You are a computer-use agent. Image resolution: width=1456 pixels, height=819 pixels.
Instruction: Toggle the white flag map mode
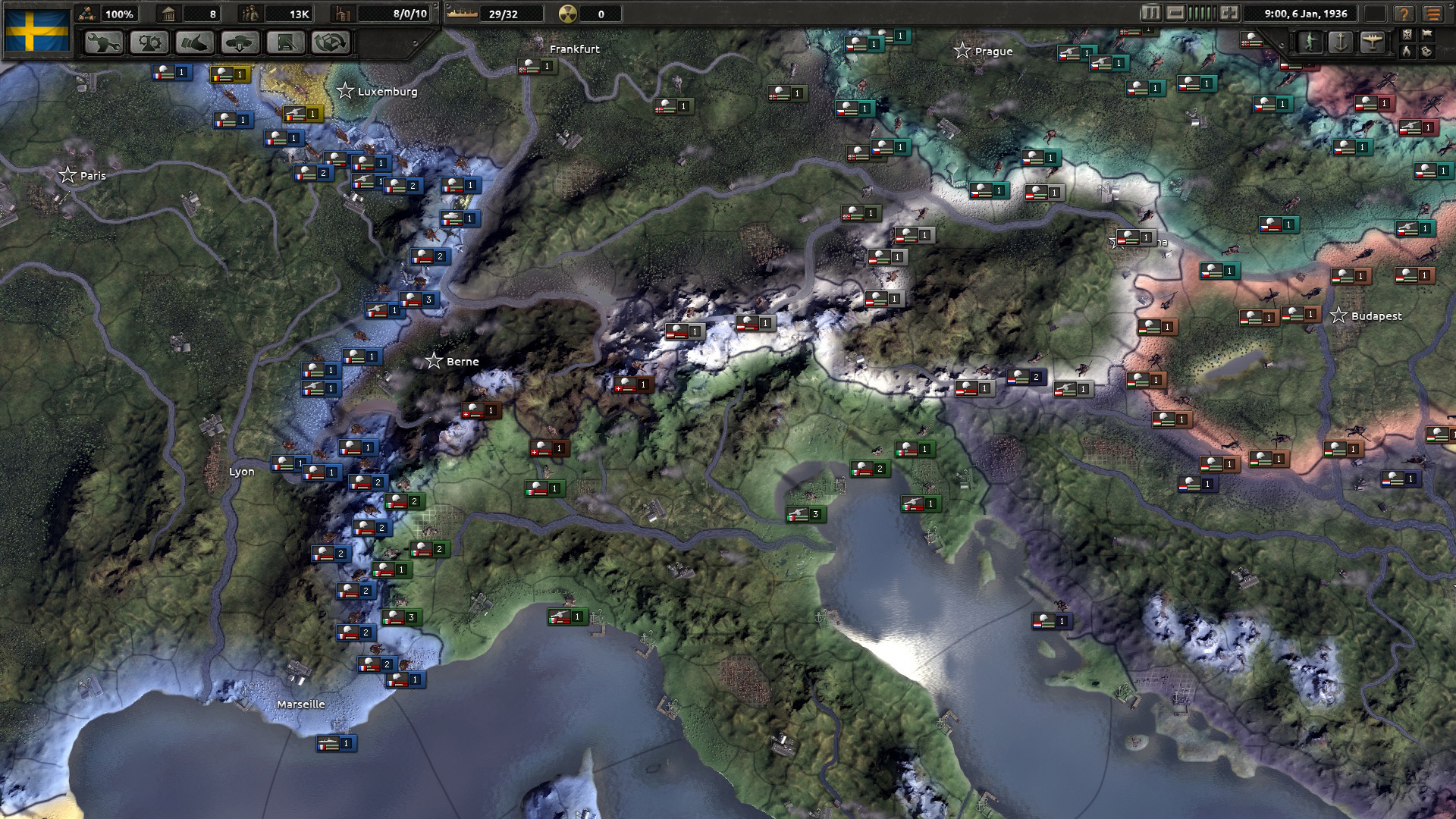[x=1427, y=34]
